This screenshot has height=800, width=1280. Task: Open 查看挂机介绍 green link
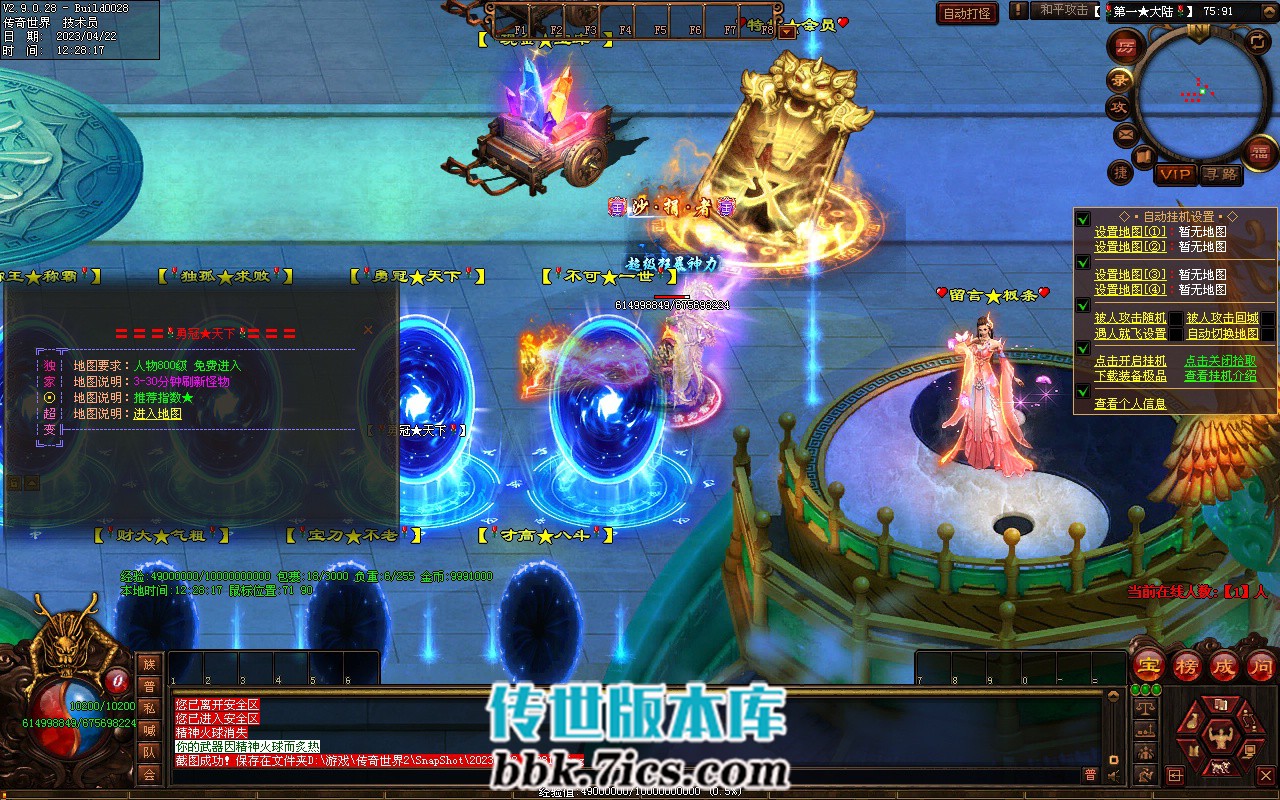coord(1220,376)
